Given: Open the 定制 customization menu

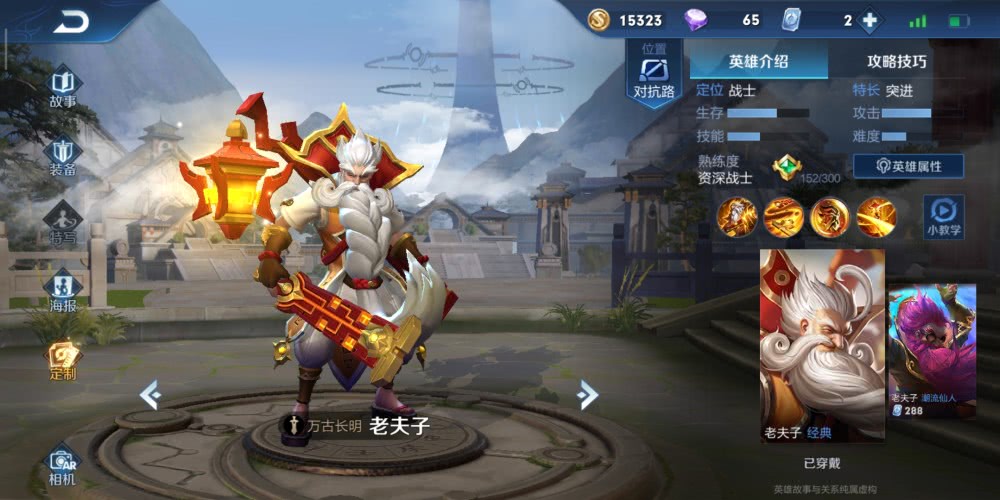Looking at the screenshot, I should click(x=62, y=360).
